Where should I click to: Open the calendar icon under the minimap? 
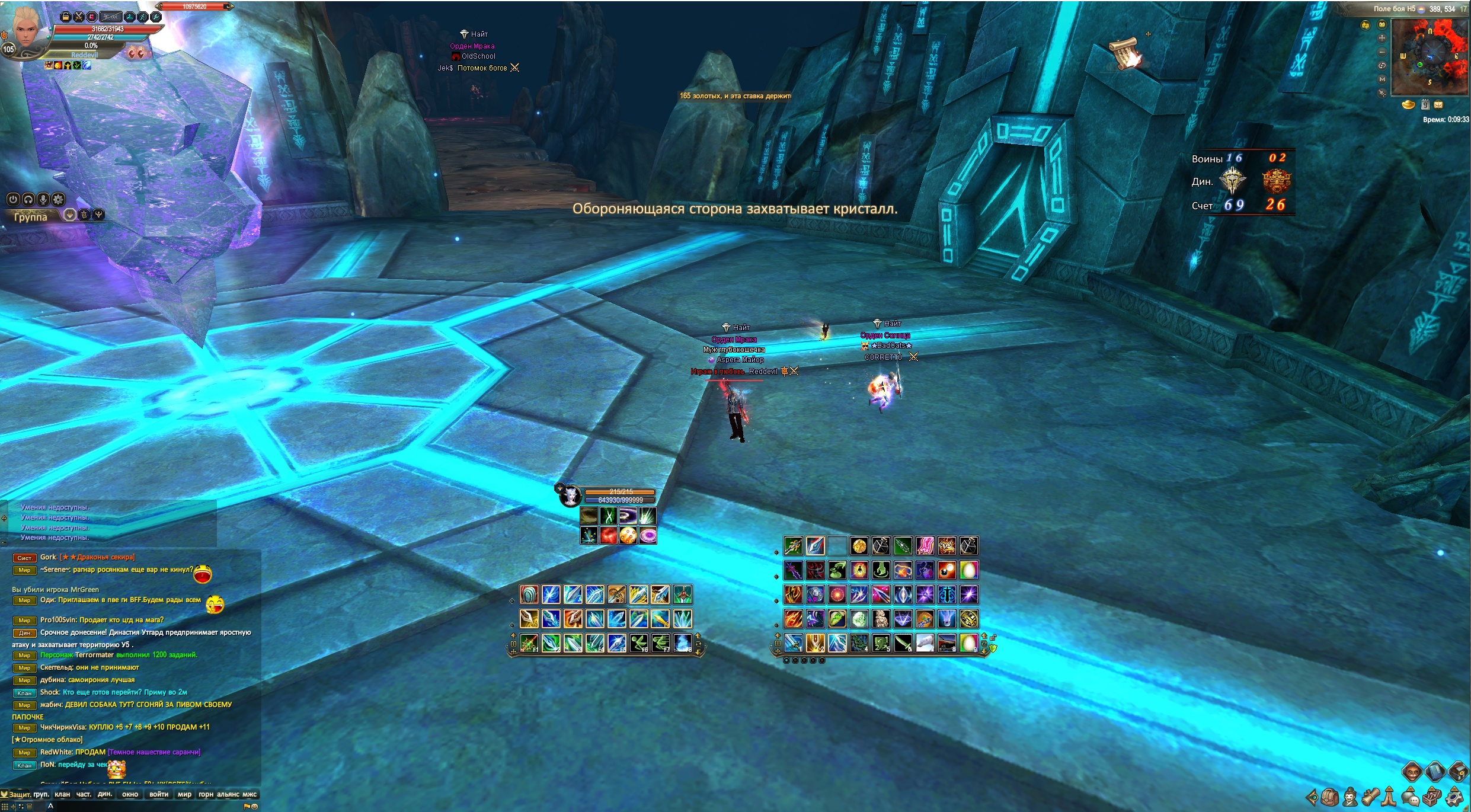click(x=1425, y=105)
